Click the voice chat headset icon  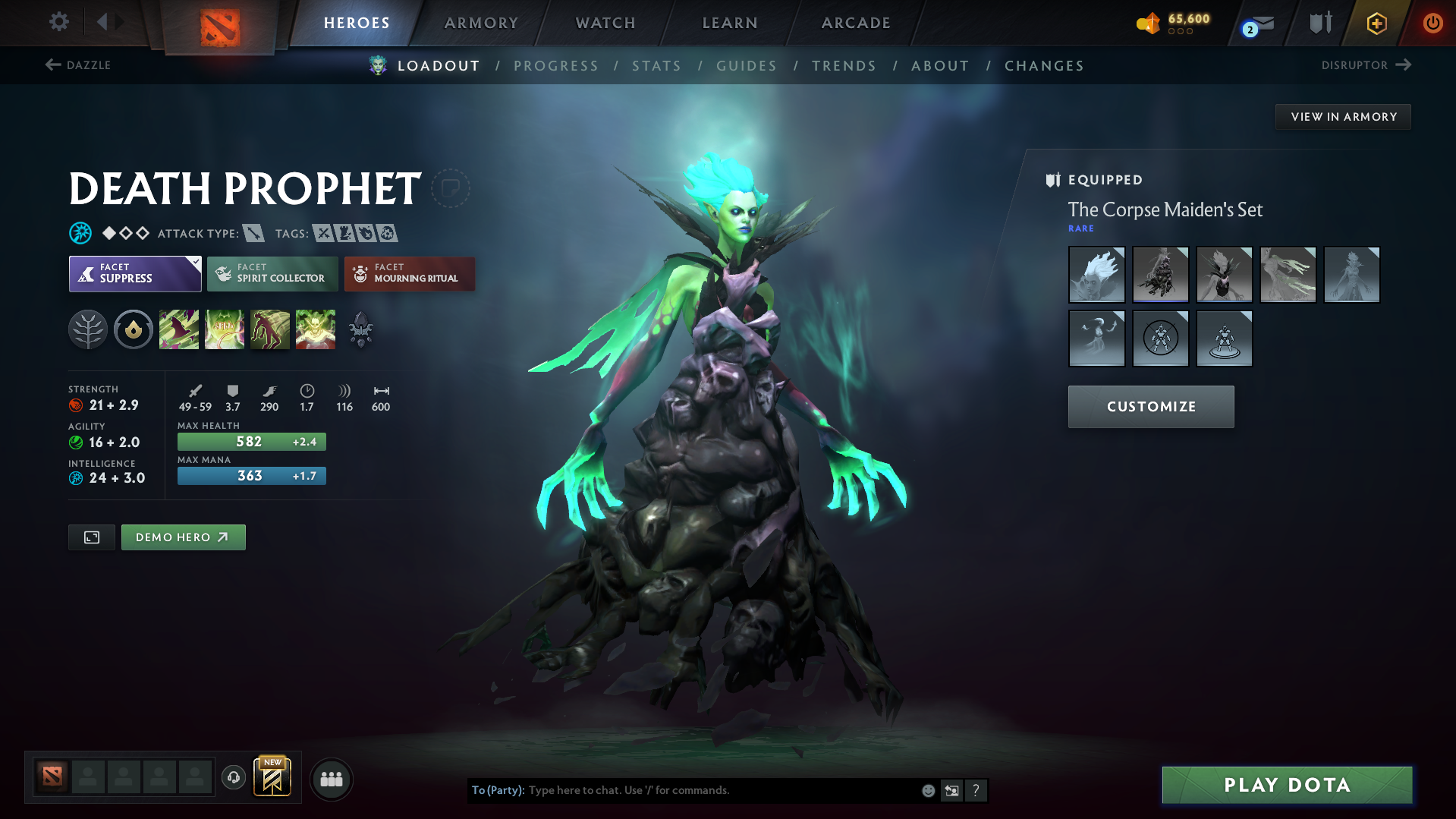point(233,778)
